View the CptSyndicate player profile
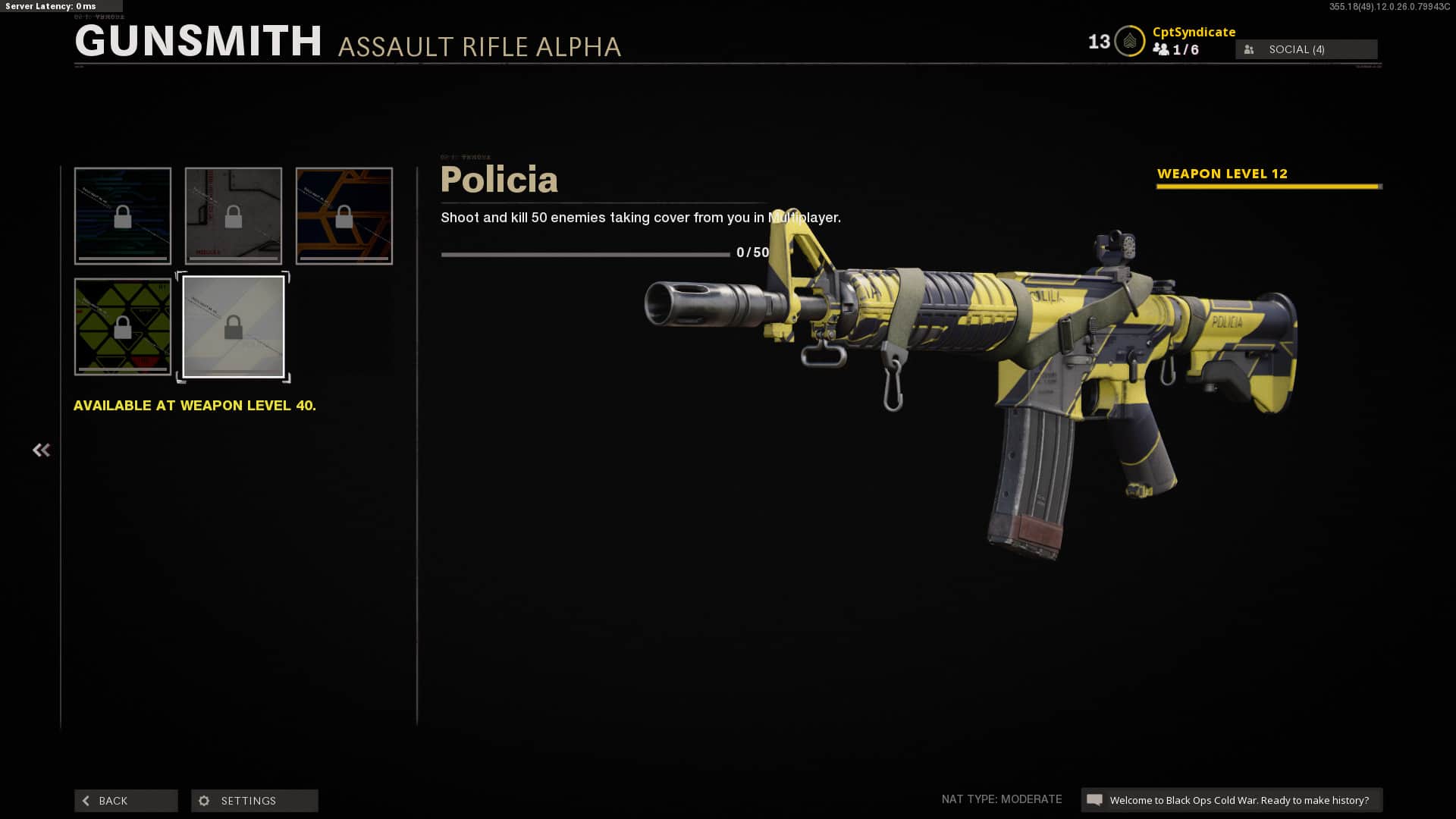Image resolution: width=1456 pixels, height=819 pixels. pyautogui.click(x=1194, y=32)
